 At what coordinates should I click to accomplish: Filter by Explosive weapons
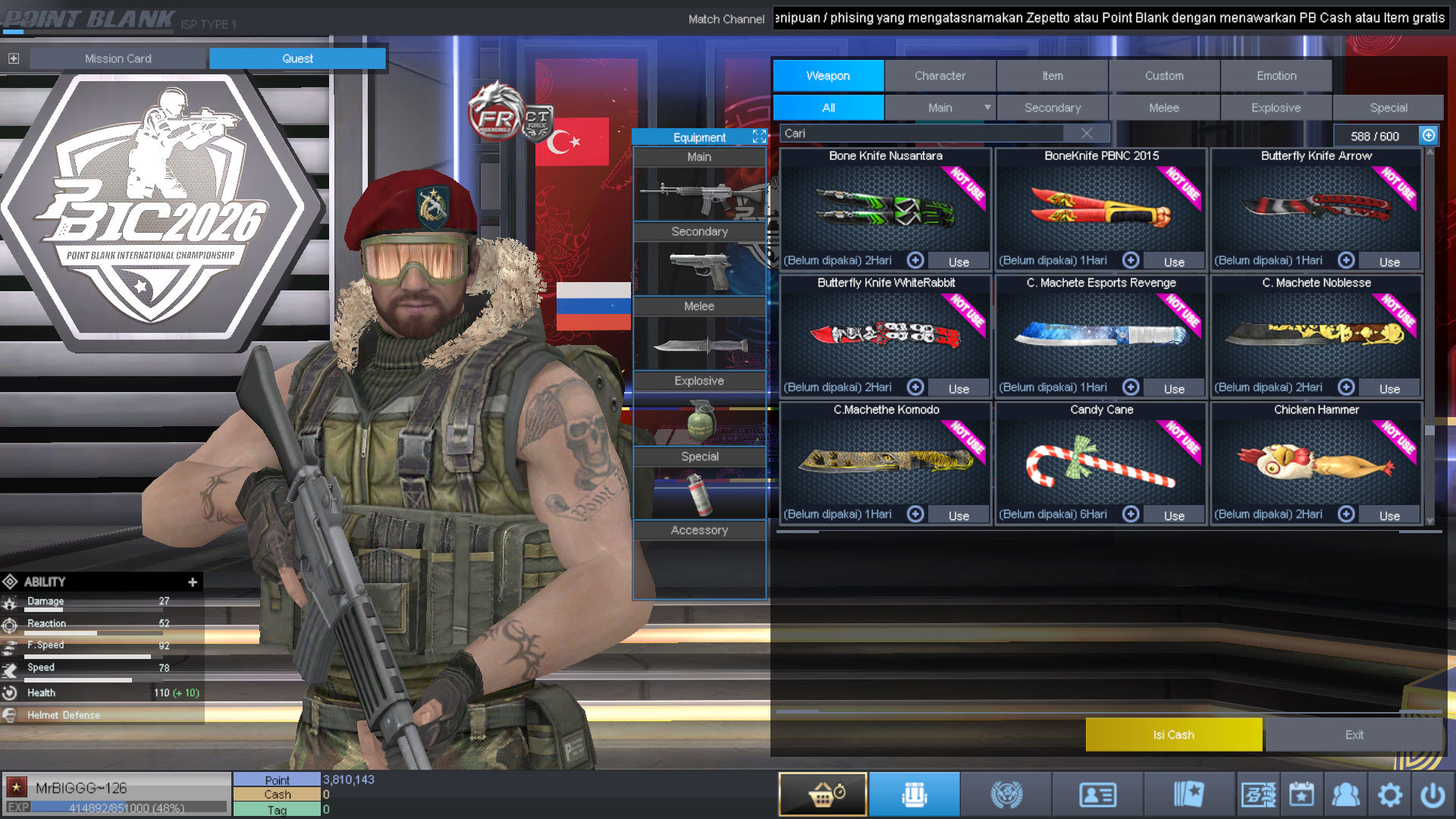click(x=1276, y=108)
